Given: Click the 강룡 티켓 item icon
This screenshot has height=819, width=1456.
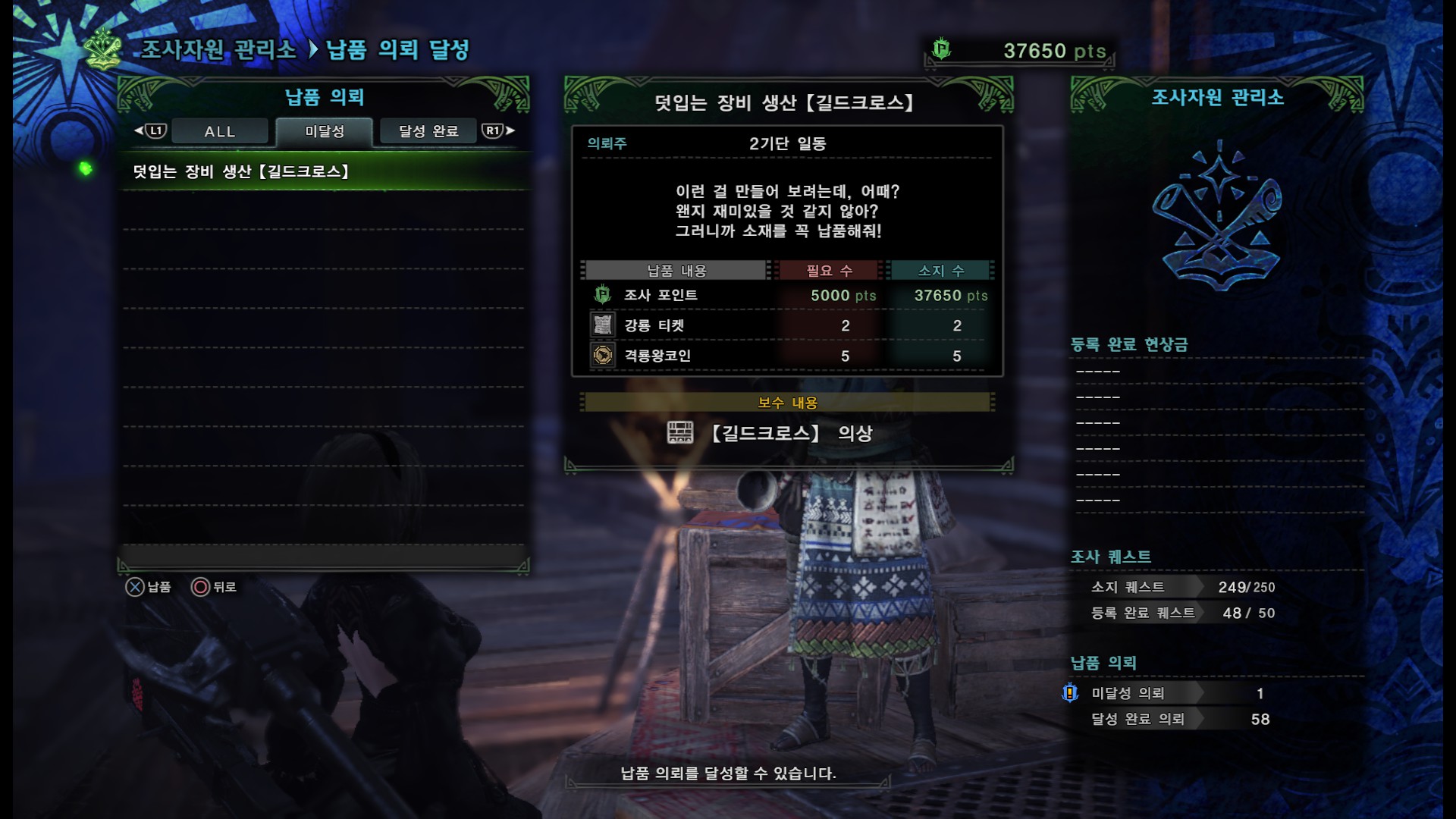Looking at the screenshot, I should click(x=601, y=325).
